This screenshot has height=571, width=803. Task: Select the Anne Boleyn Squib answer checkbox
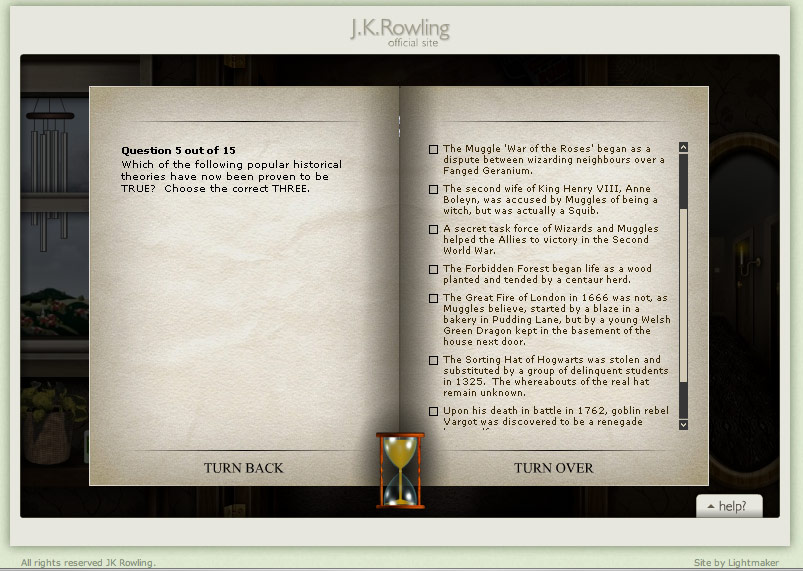point(433,189)
